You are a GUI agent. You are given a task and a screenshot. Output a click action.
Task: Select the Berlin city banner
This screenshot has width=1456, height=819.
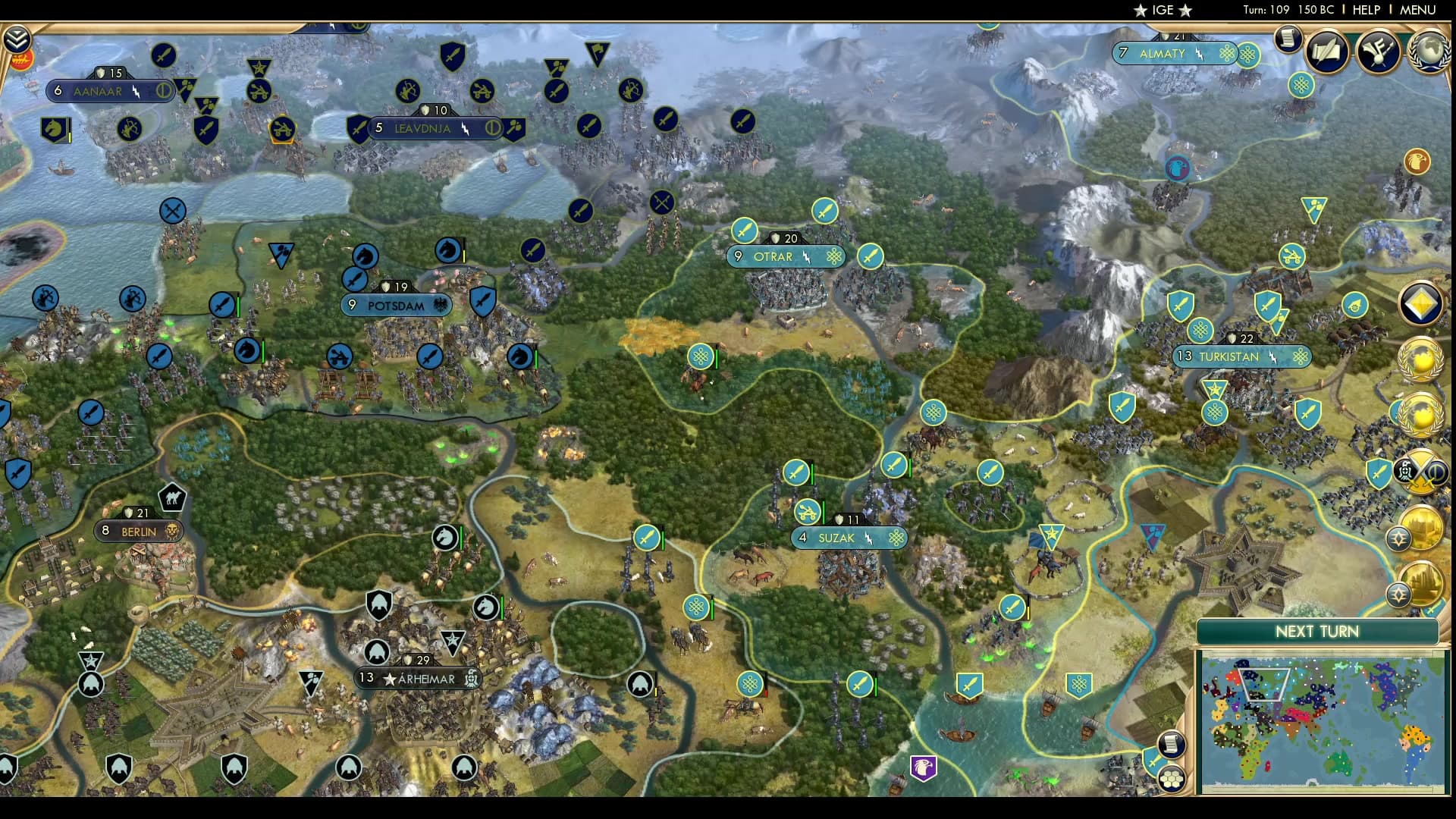tap(139, 532)
